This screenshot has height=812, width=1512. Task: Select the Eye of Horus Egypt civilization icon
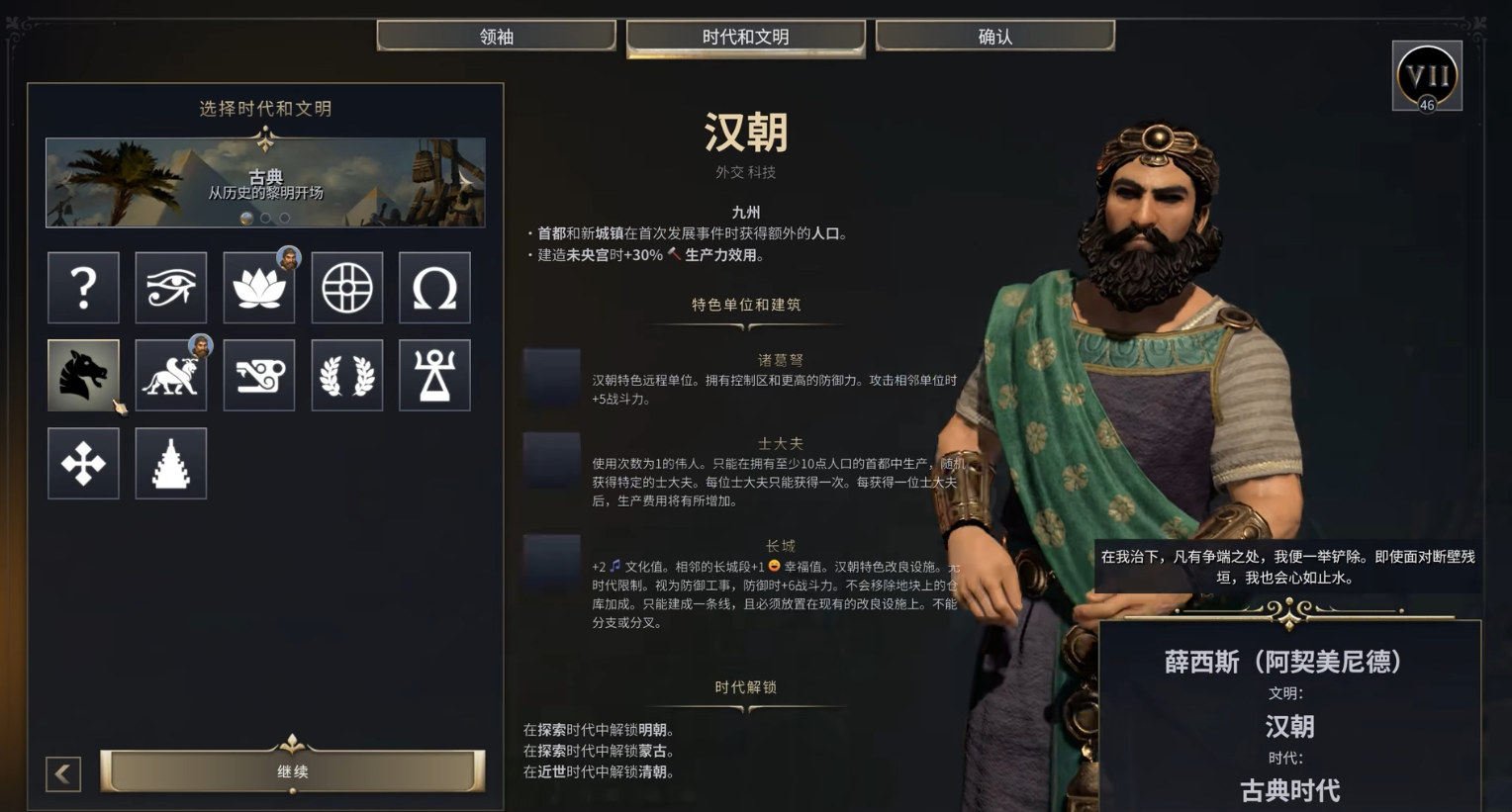(171, 288)
